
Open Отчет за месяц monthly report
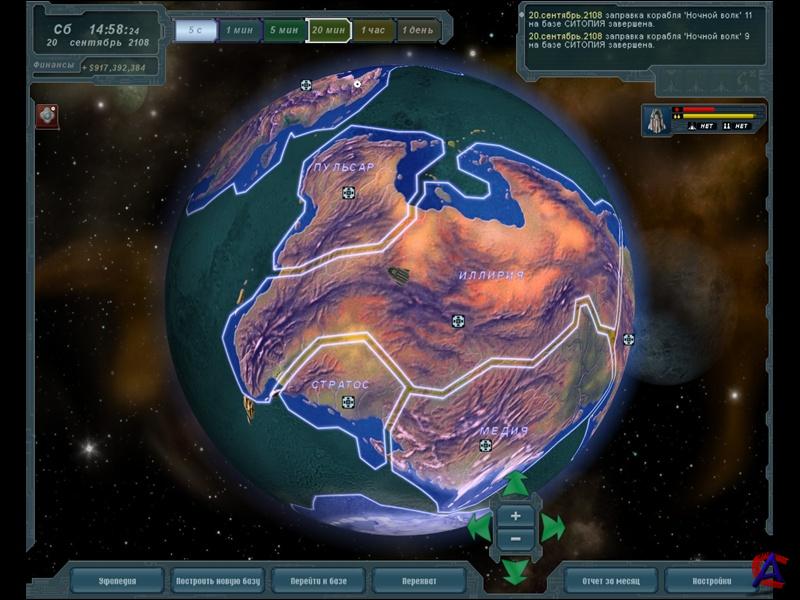610,580
